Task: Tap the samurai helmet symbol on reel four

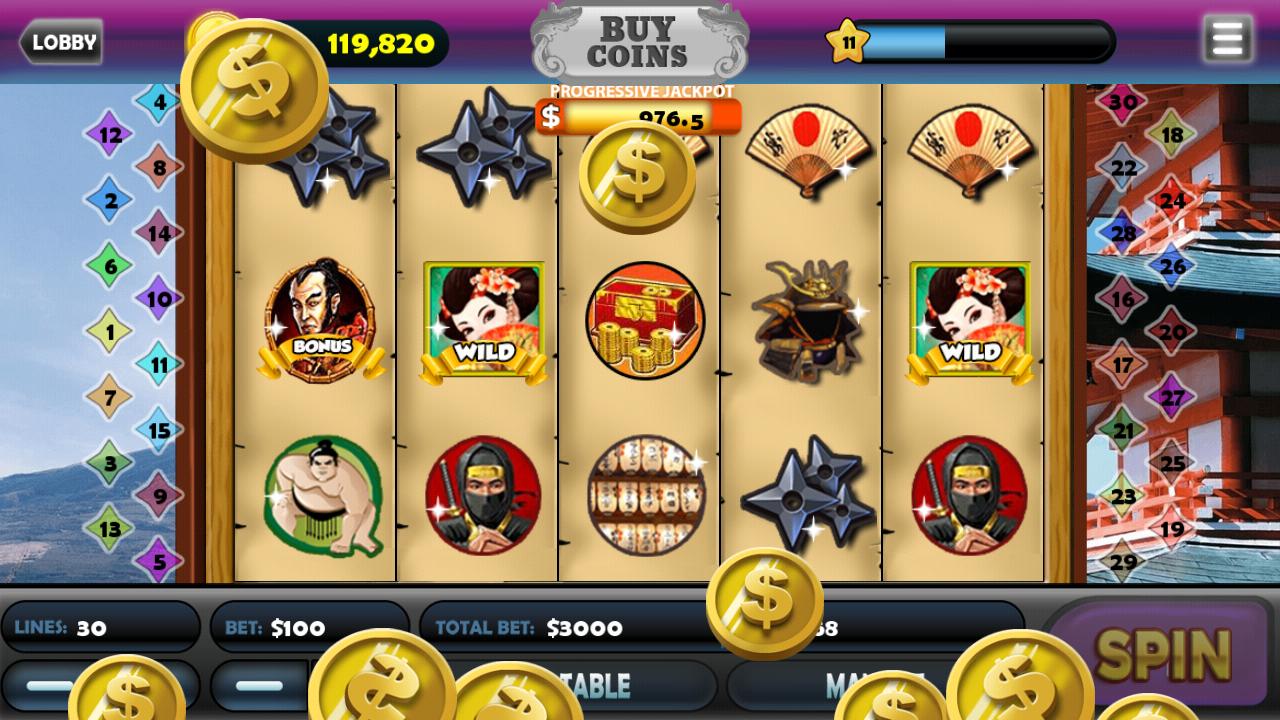Action: (x=808, y=320)
